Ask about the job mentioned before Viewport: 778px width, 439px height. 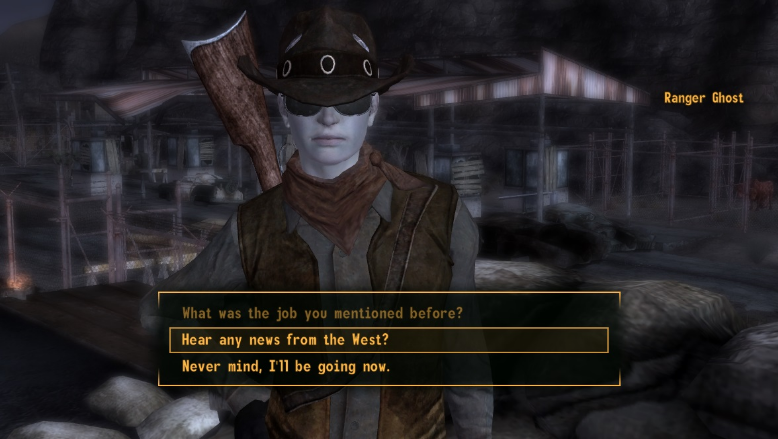[322, 313]
